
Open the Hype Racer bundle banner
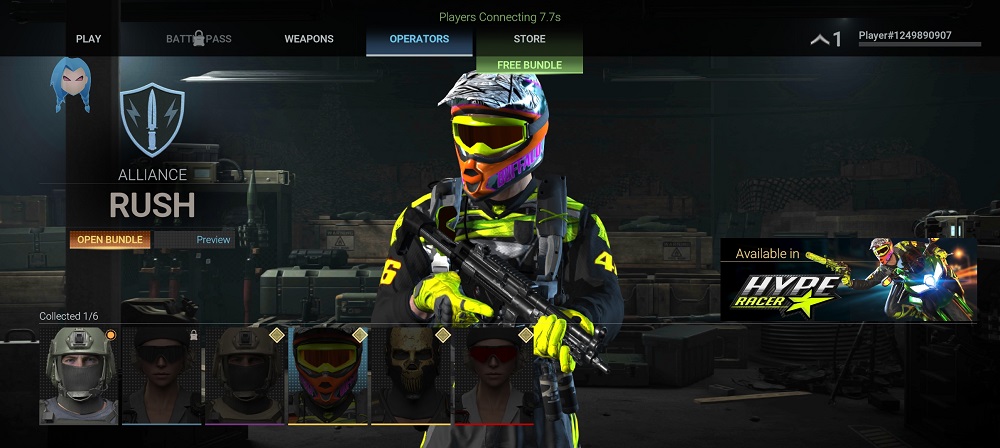click(848, 279)
